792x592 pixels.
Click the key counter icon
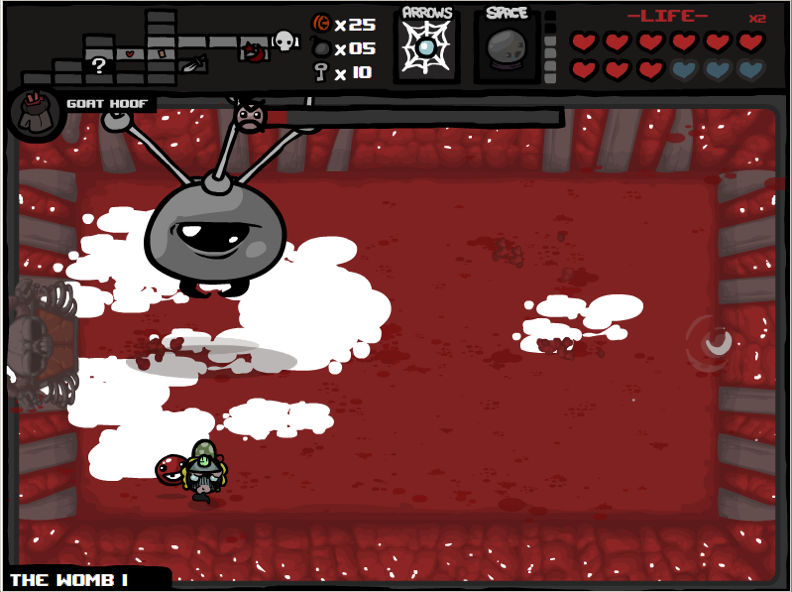point(322,72)
